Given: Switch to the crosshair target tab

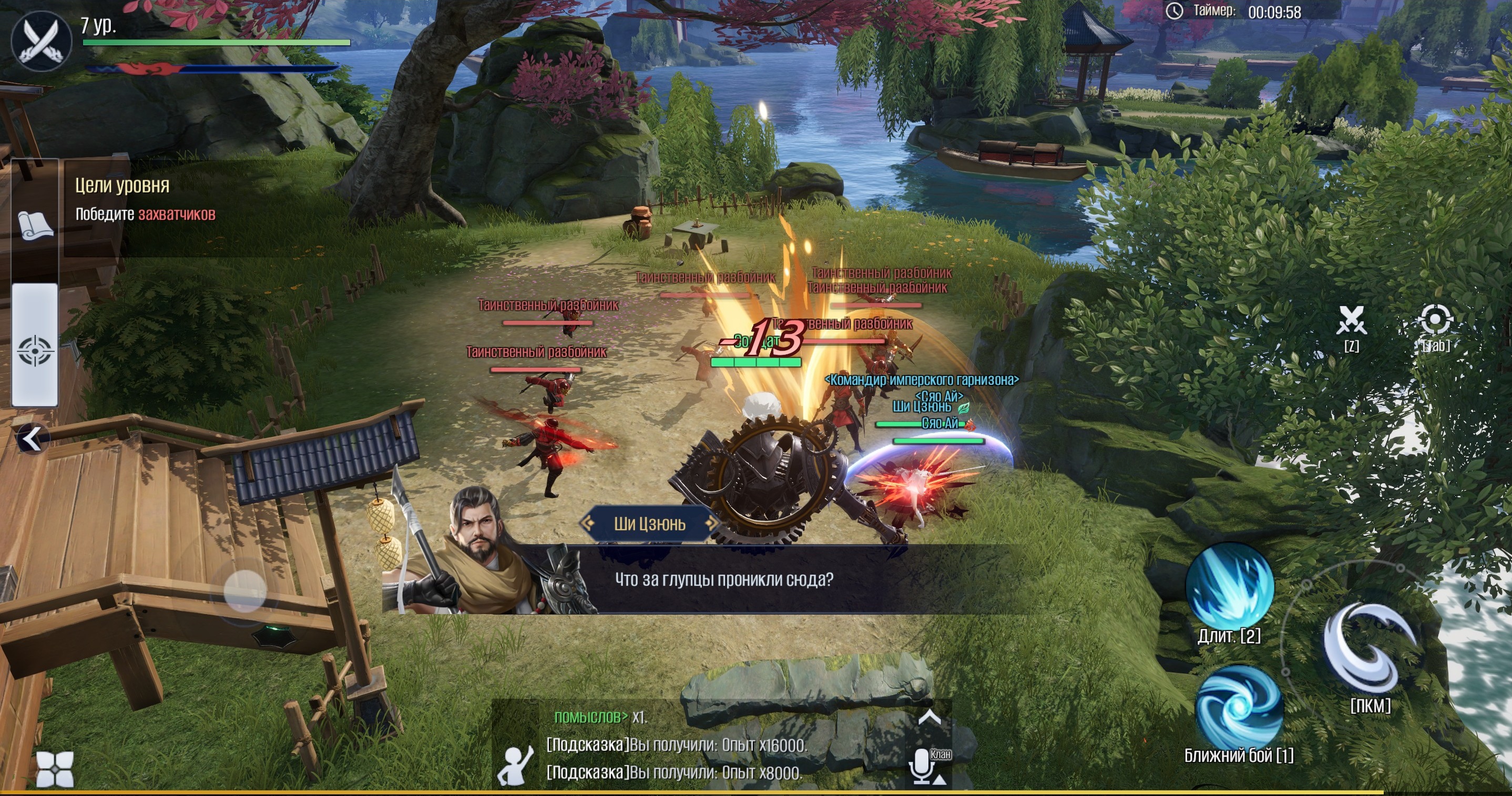Looking at the screenshot, I should (x=35, y=350).
